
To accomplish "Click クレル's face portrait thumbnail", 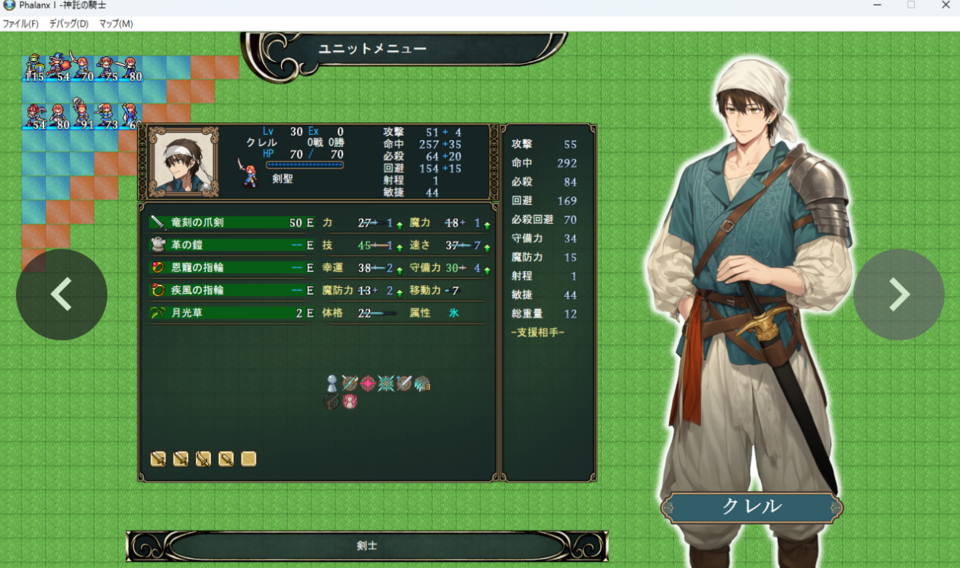I will pos(184,161).
